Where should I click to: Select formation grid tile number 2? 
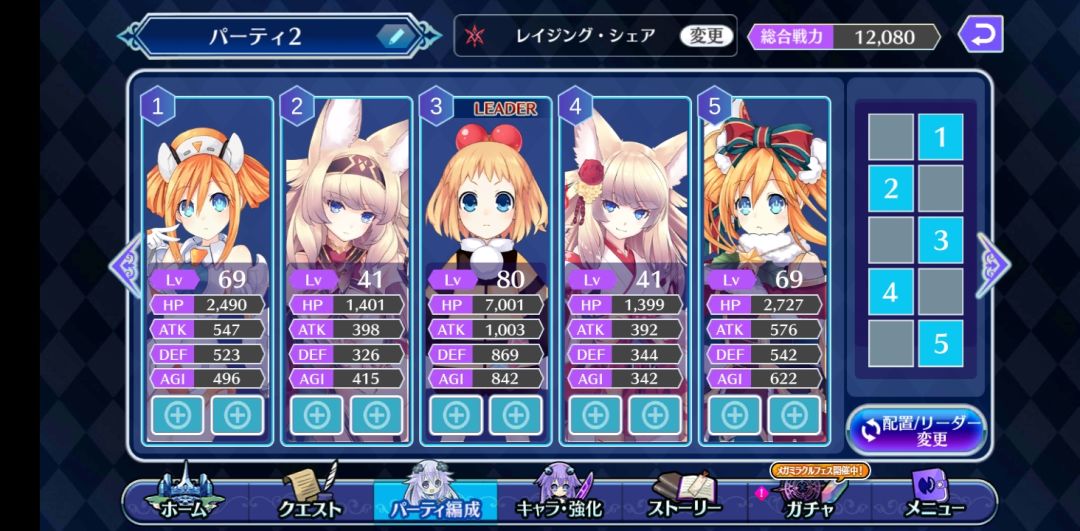(x=890, y=188)
